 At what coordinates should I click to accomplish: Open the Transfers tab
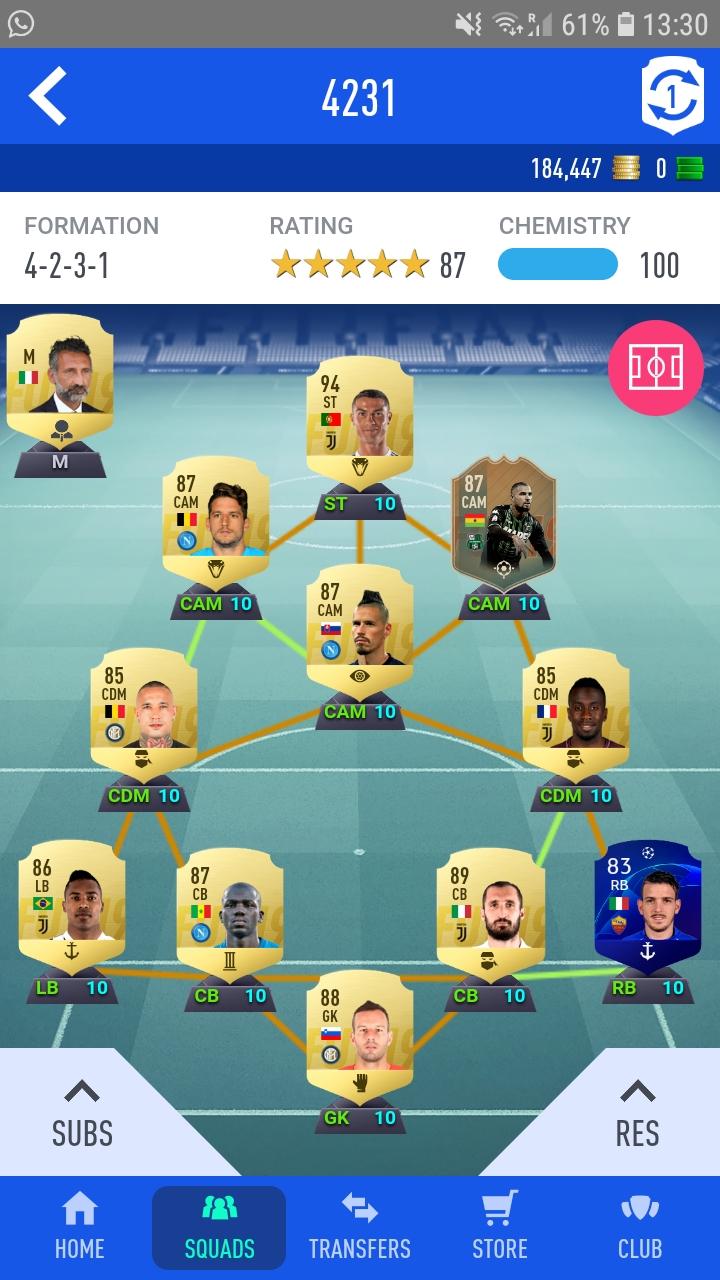click(359, 1227)
